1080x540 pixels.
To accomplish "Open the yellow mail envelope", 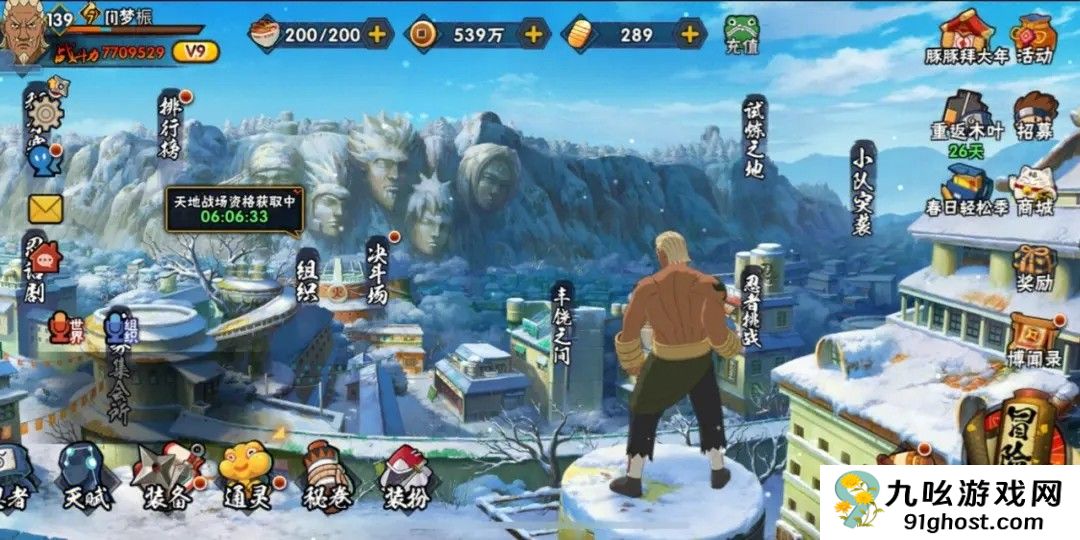I will point(45,209).
